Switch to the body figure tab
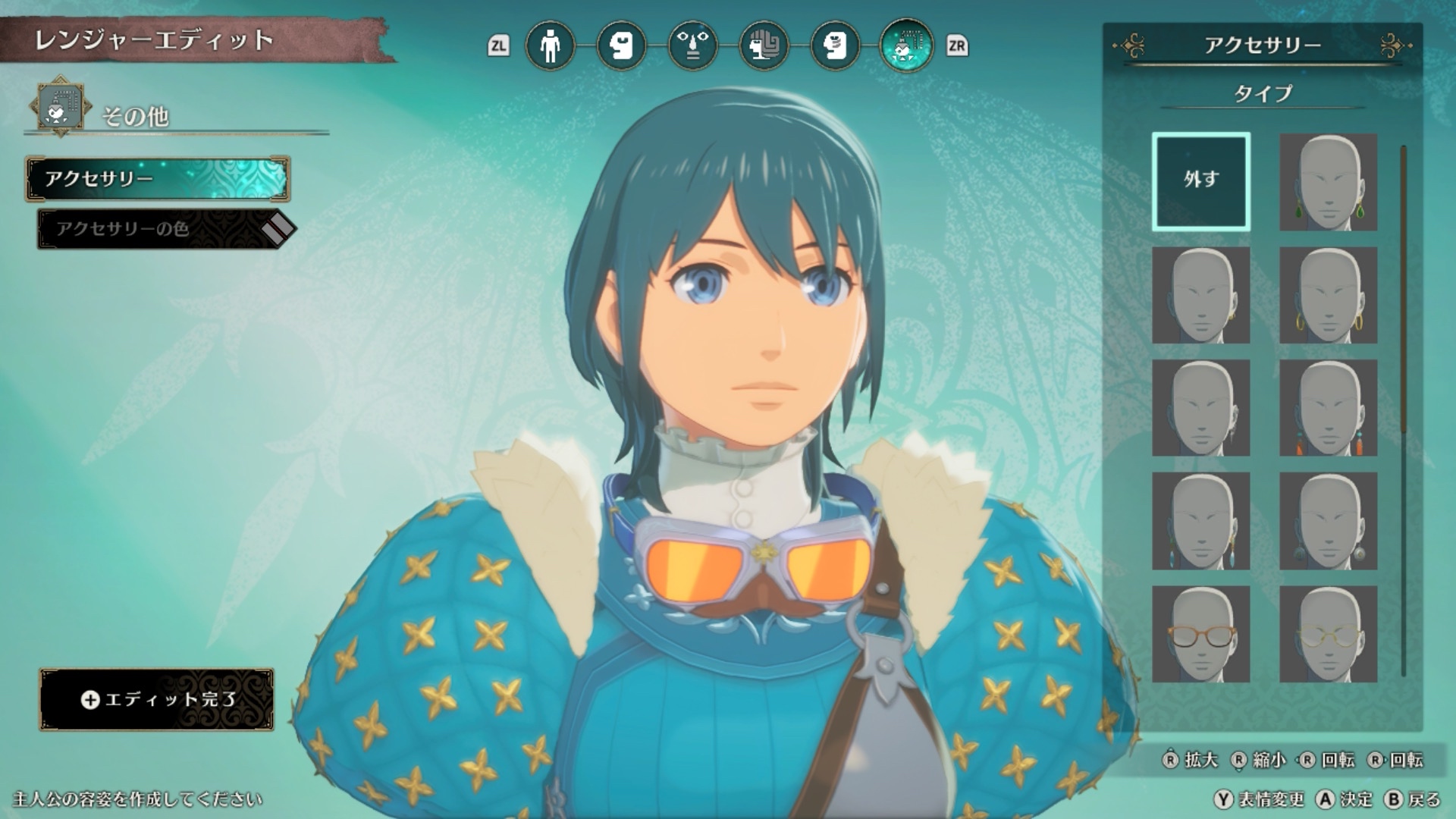1456x819 pixels. tap(550, 45)
